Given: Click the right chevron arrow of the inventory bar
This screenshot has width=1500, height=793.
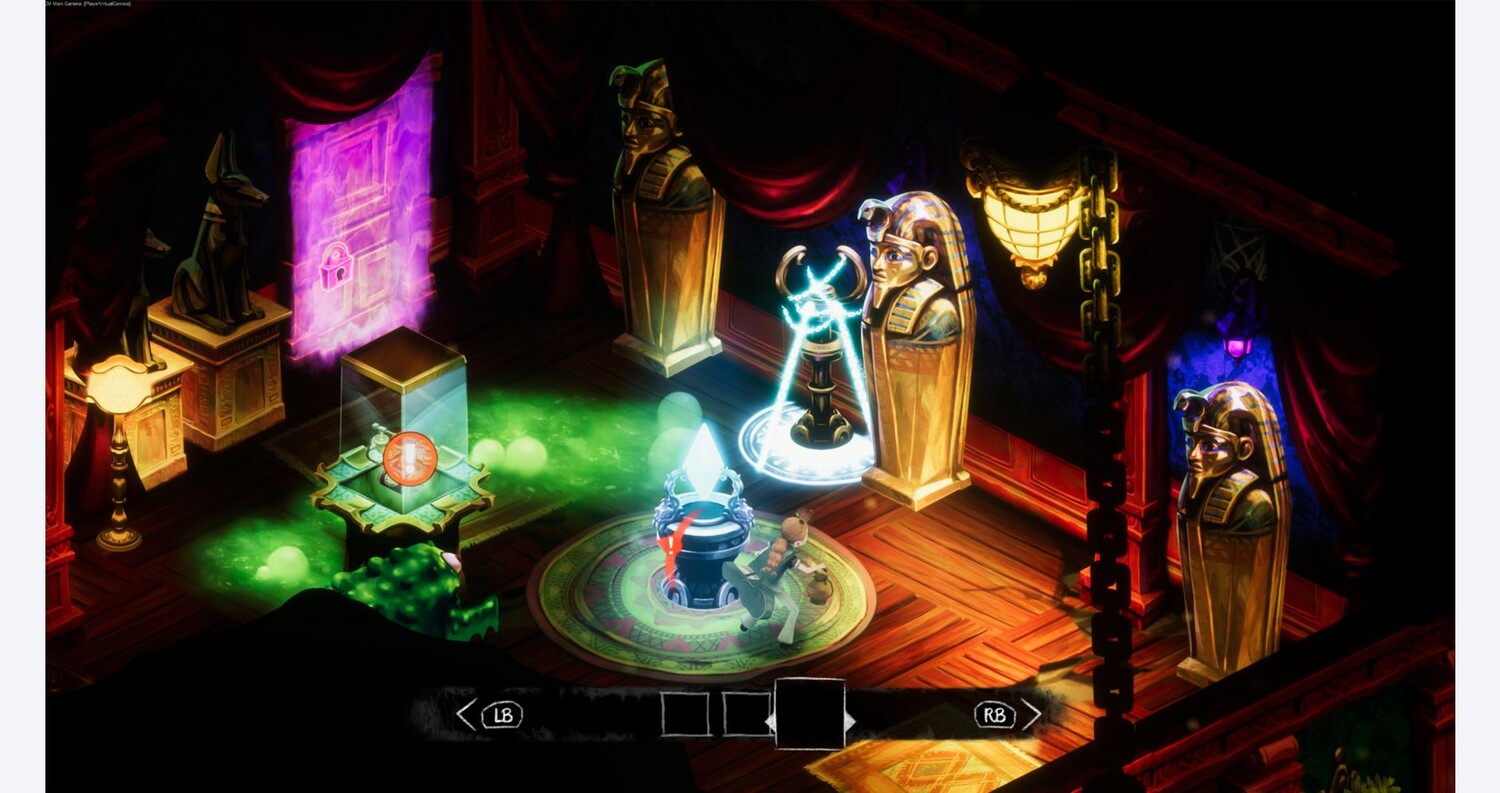Looking at the screenshot, I should (x=1031, y=714).
